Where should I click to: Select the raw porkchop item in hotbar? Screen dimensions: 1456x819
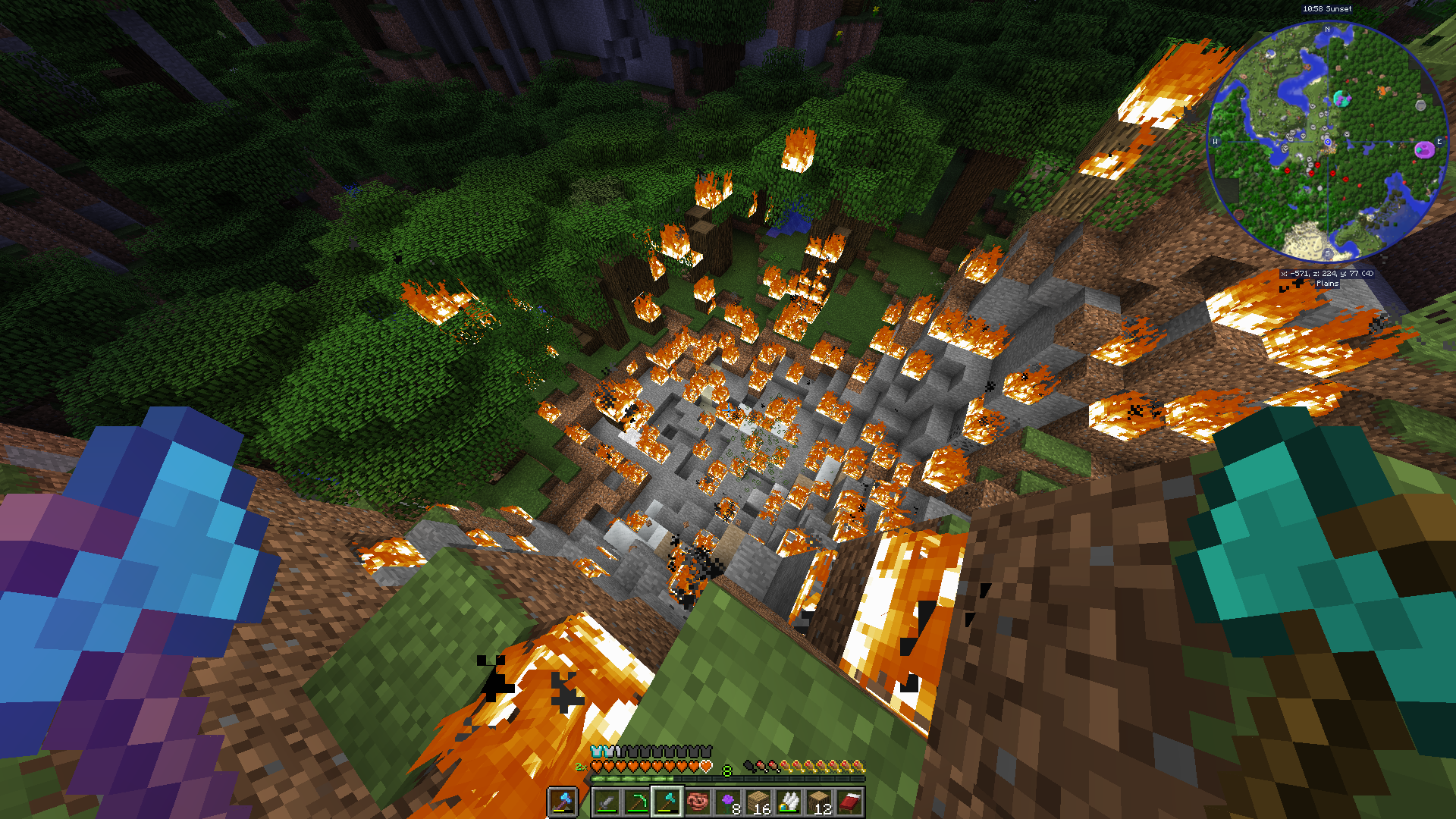pos(698,801)
